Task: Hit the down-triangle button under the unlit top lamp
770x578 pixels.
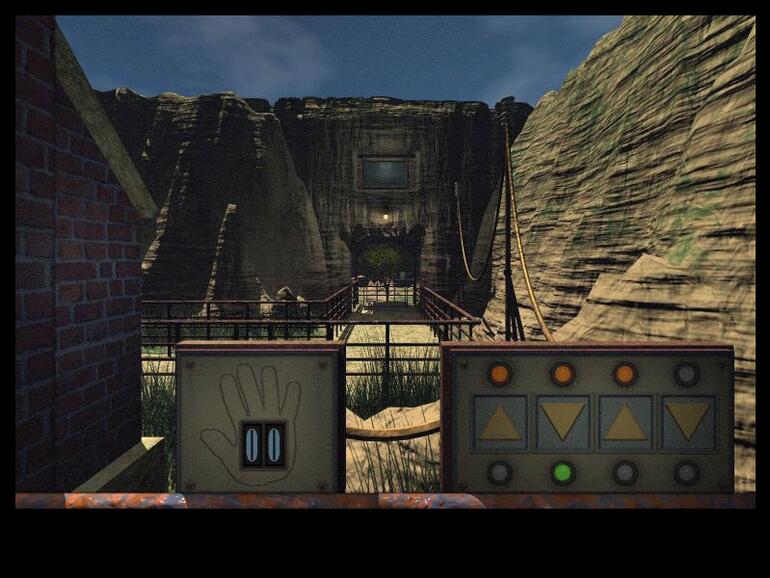Action: pyautogui.click(x=688, y=422)
